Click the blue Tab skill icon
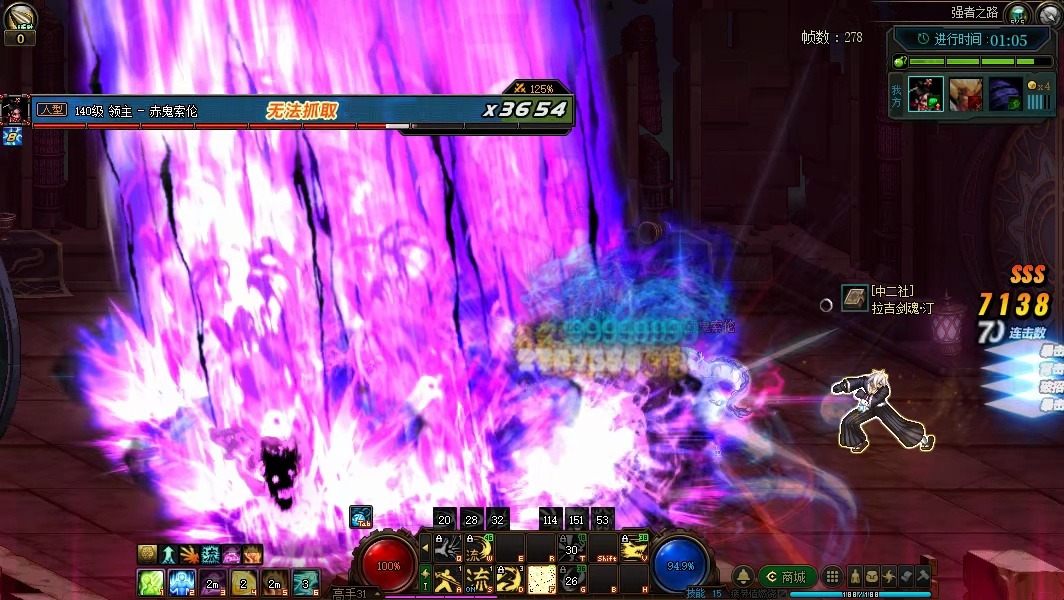1064x600 pixels. [361, 518]
